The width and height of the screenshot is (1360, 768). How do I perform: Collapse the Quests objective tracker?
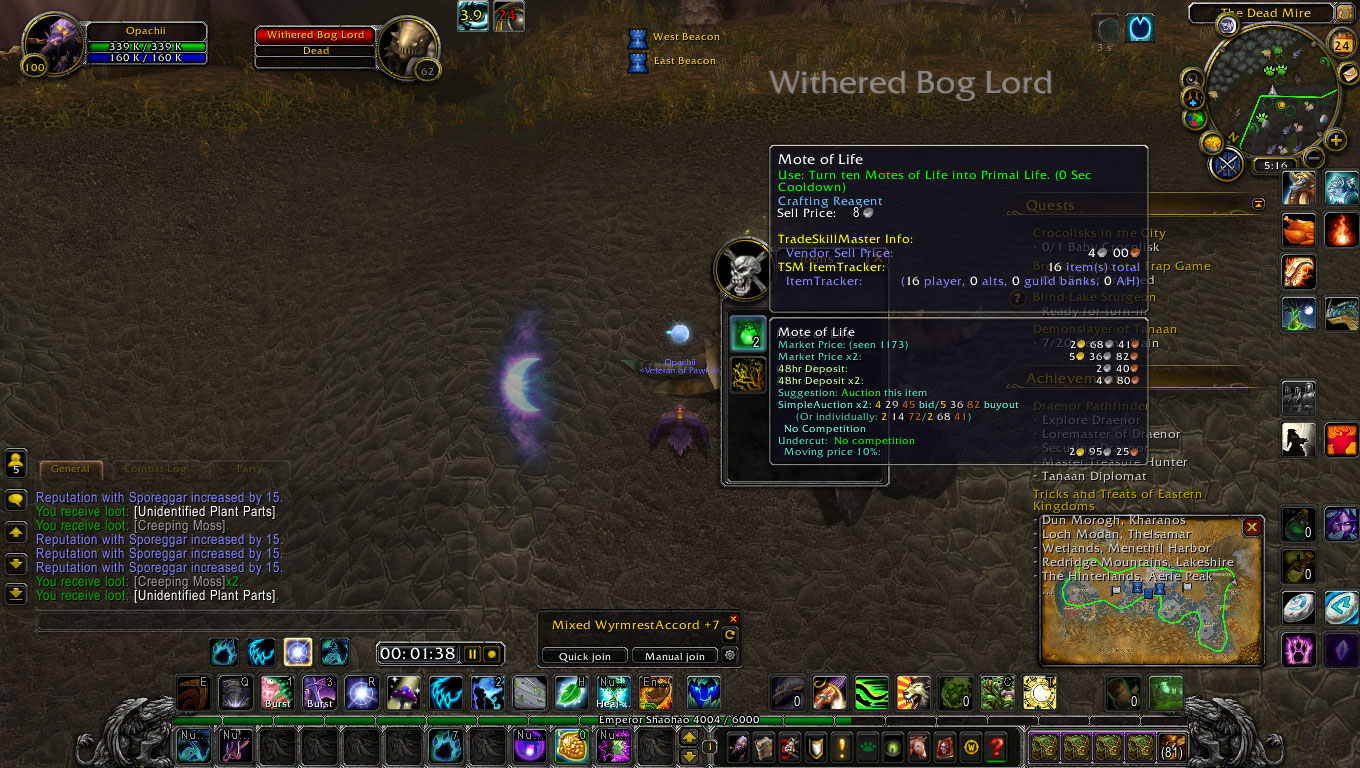tap(1258, 202)
